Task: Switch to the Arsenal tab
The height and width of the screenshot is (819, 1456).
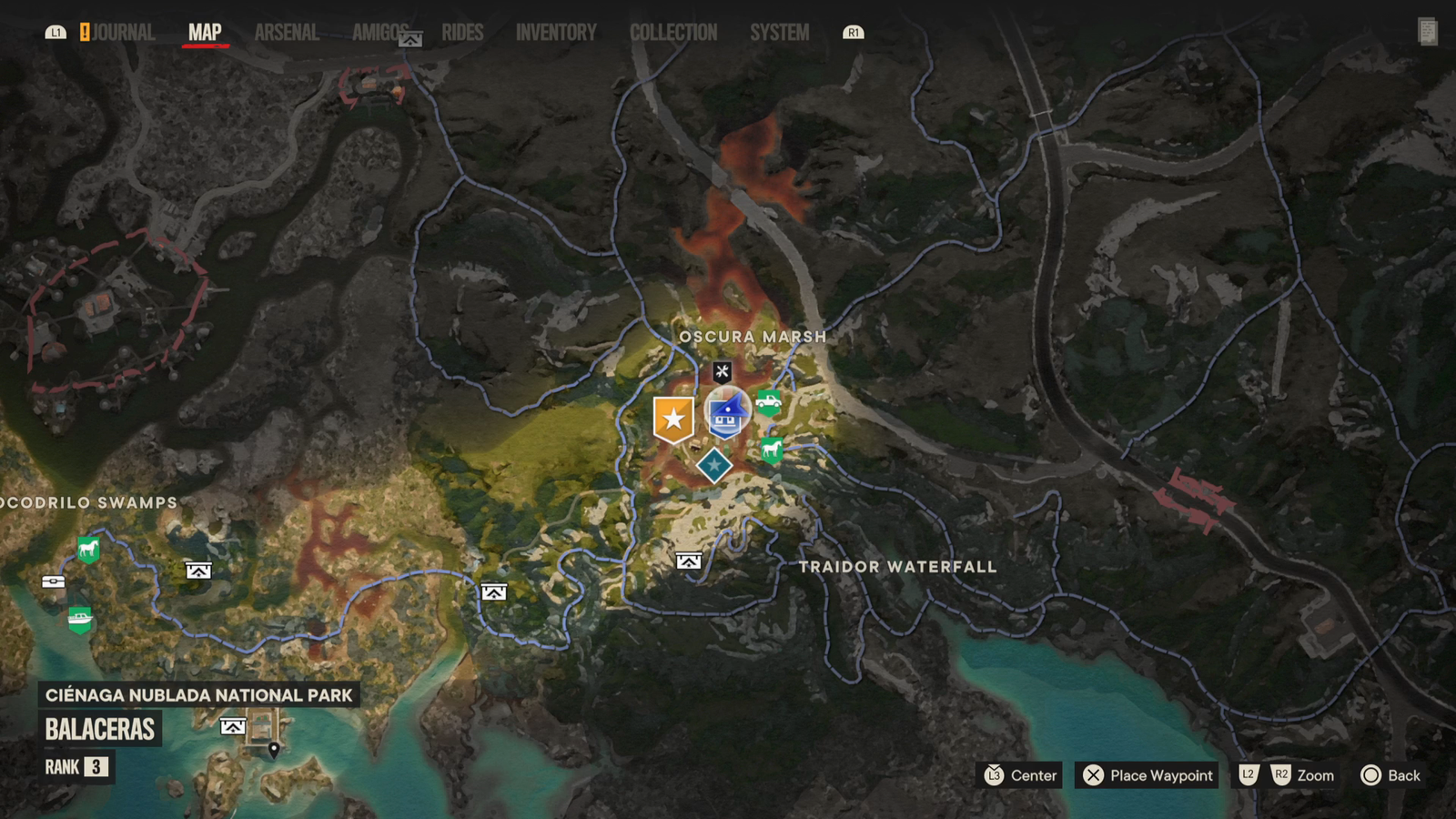Action: (287, 33)
